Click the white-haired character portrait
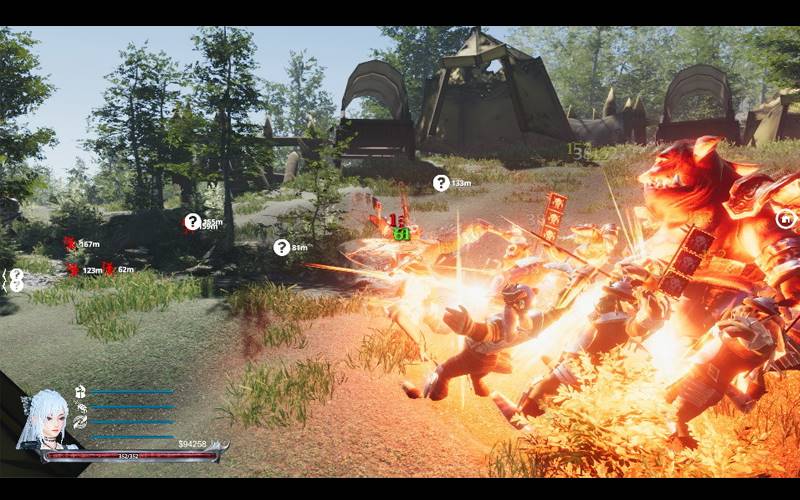Image resolution: width=800 pixels, height=500 pixels. pos(43,418)
